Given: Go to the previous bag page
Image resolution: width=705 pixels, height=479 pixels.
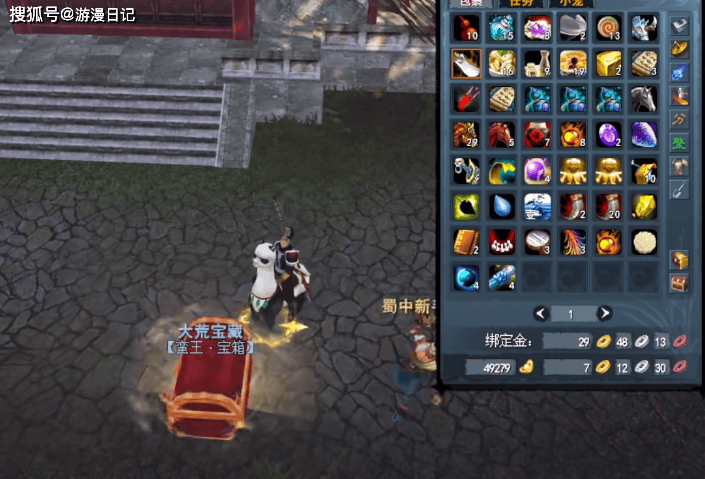Looking at the screenshot, I should (x=540, y=313).
